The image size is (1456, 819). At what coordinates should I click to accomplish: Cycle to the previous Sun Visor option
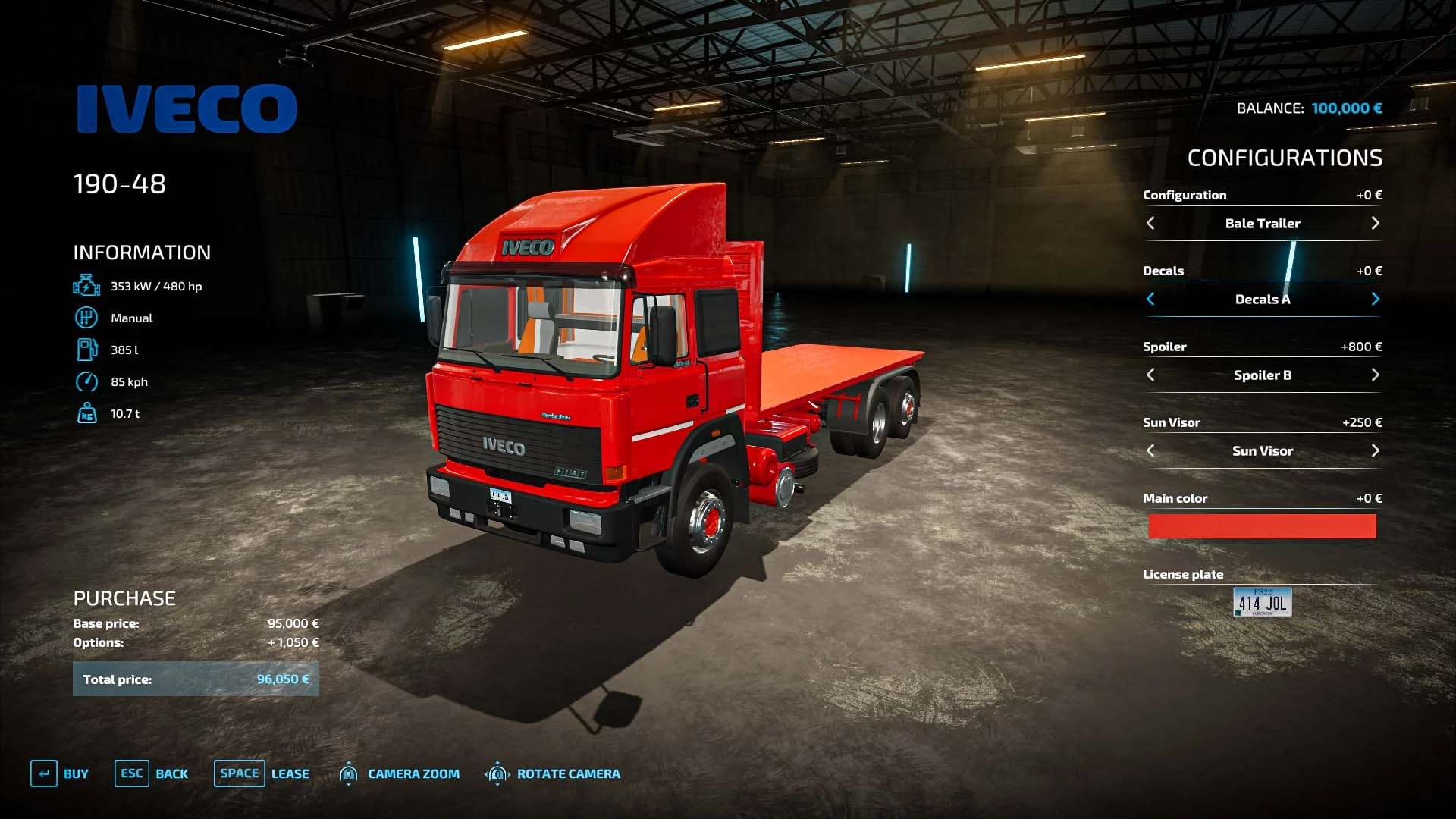click(1150, 450)
